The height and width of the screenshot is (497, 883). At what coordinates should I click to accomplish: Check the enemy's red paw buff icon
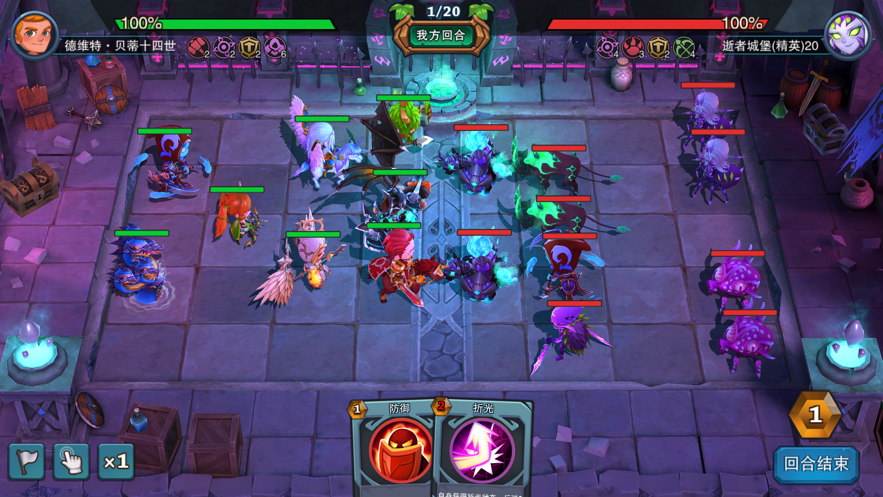coord(633,46)
